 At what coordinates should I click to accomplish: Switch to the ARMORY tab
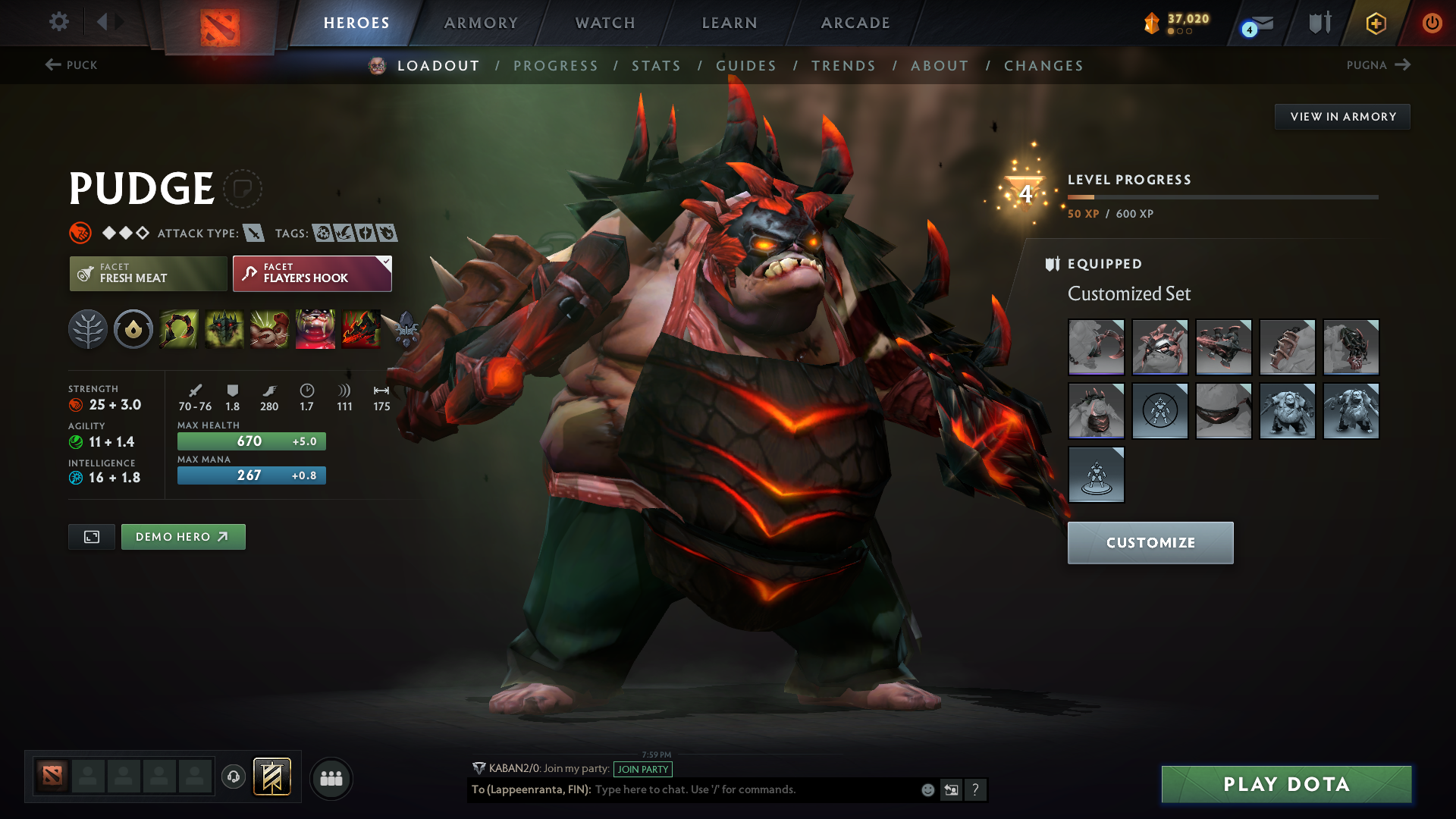[481, 23]
